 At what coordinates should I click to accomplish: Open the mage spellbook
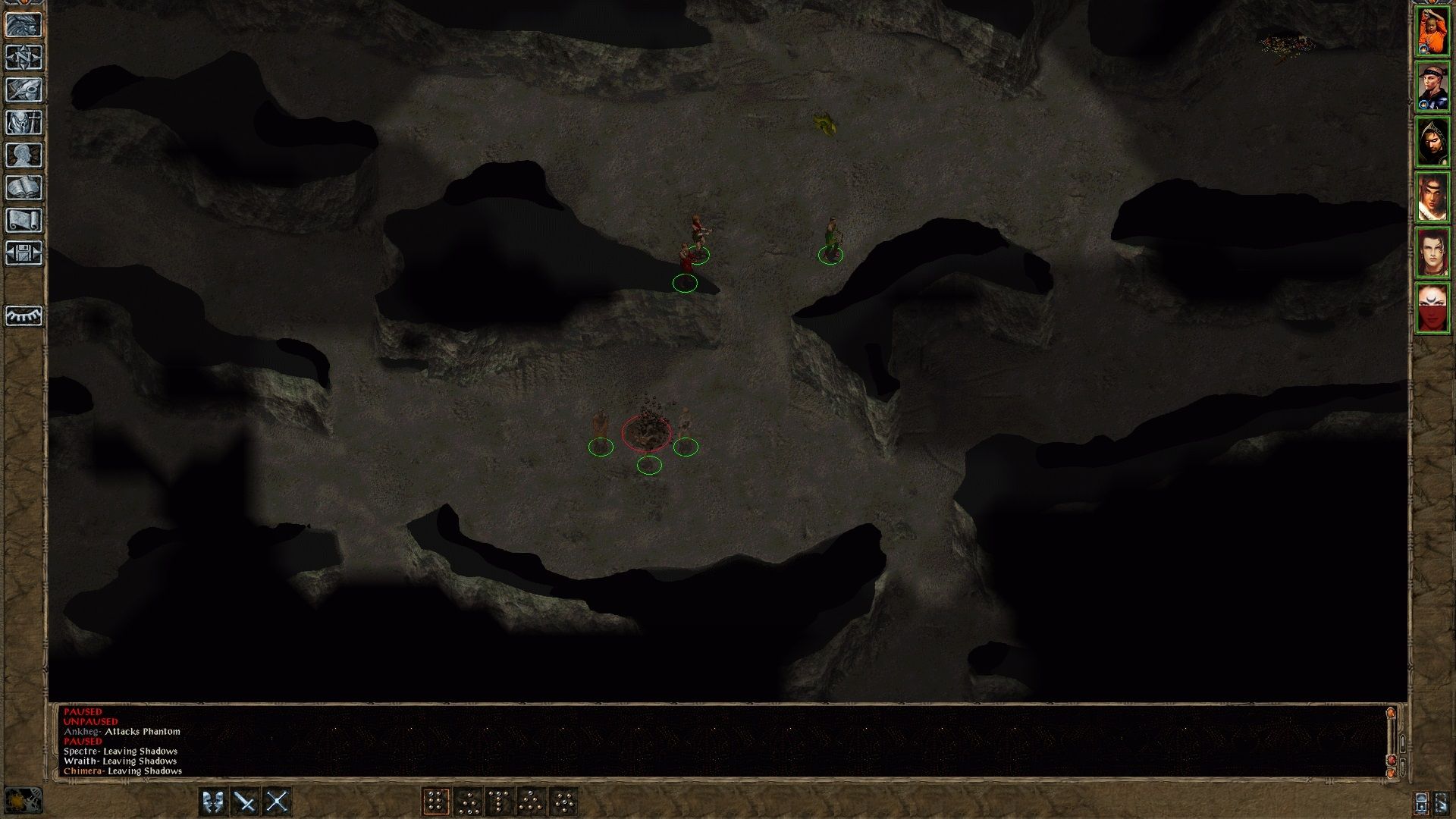point(25,188)
